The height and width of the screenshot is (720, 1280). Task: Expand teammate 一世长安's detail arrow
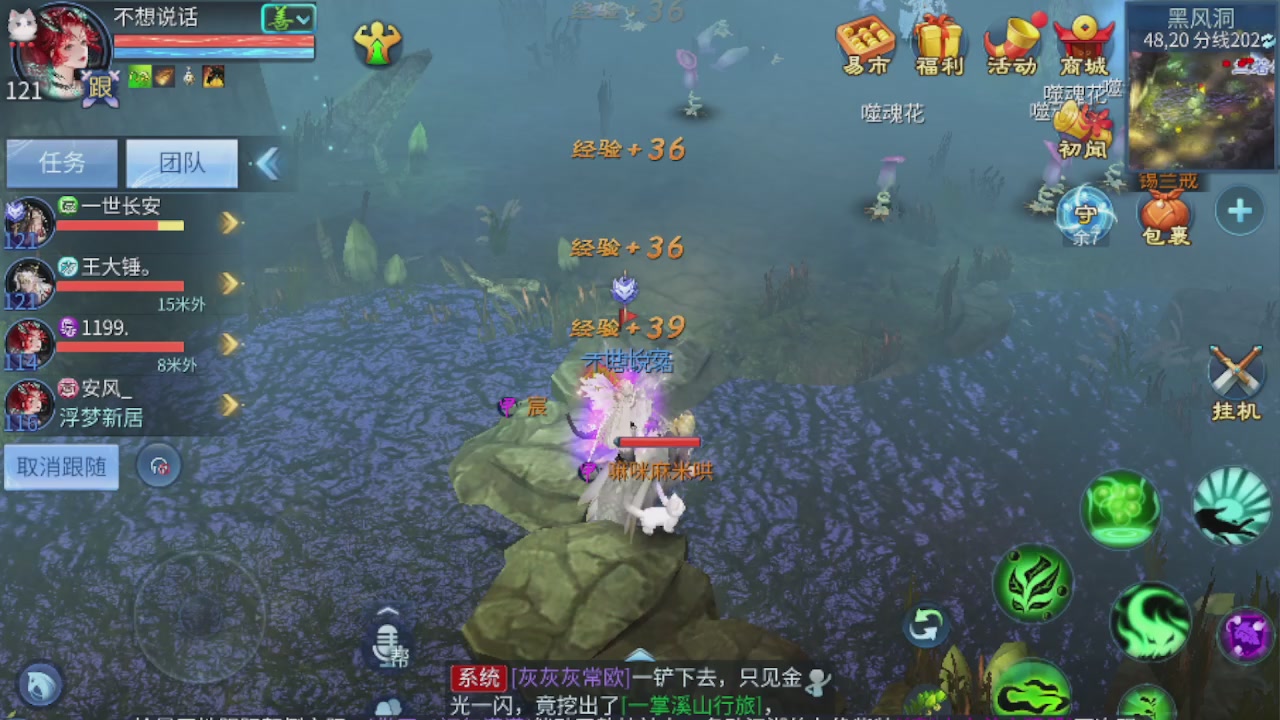(230, 222)
